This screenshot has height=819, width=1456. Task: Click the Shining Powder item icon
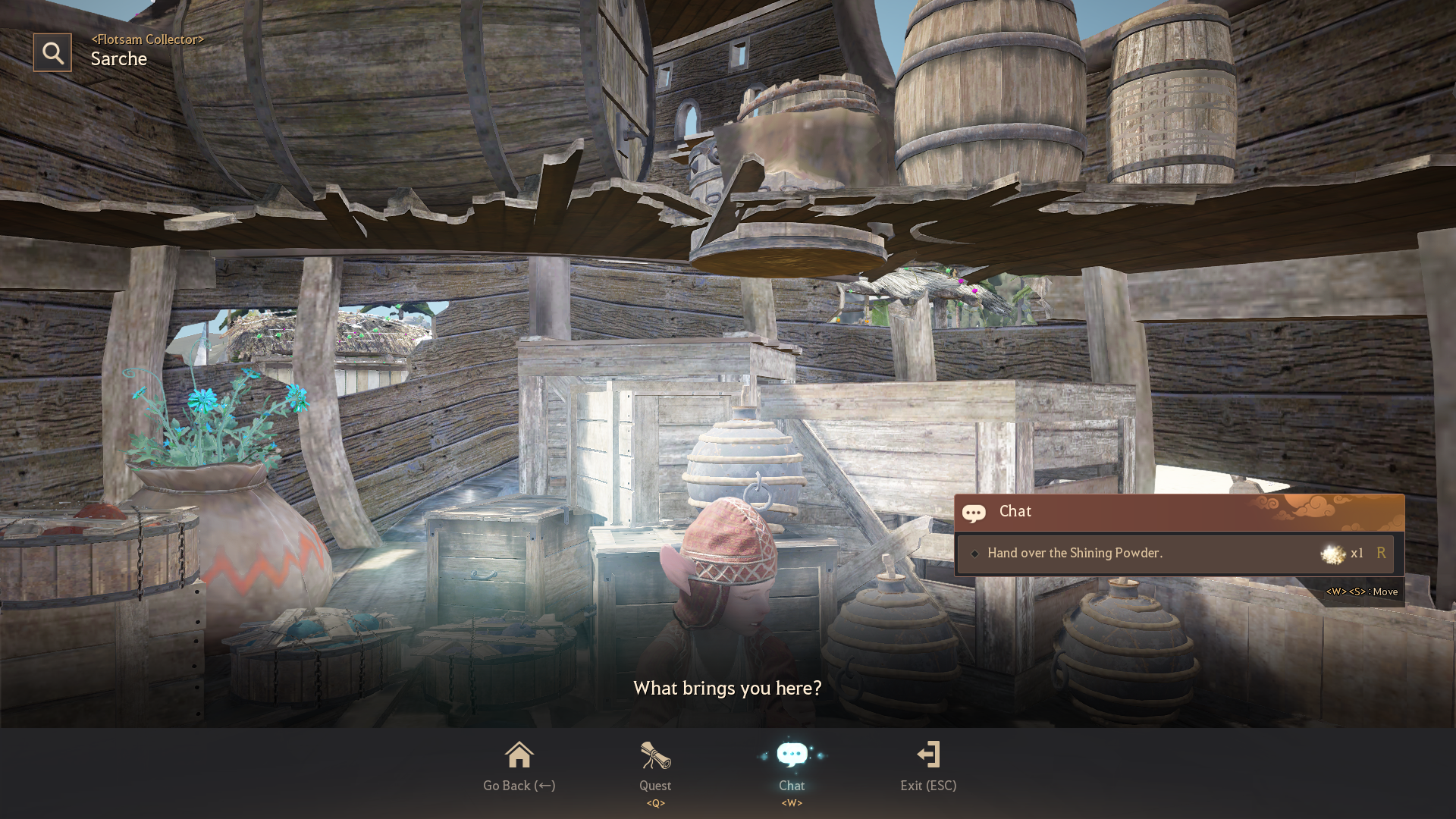tap(1333, 554)
